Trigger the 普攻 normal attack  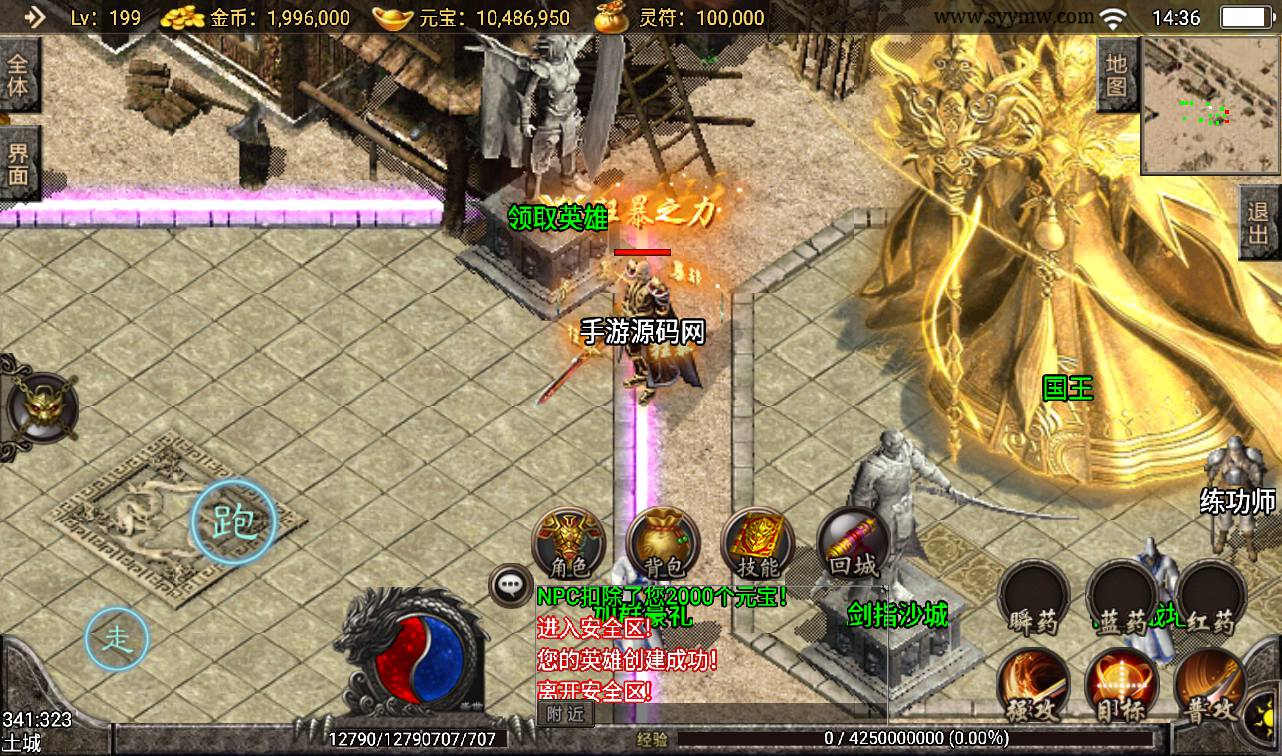1210,686
